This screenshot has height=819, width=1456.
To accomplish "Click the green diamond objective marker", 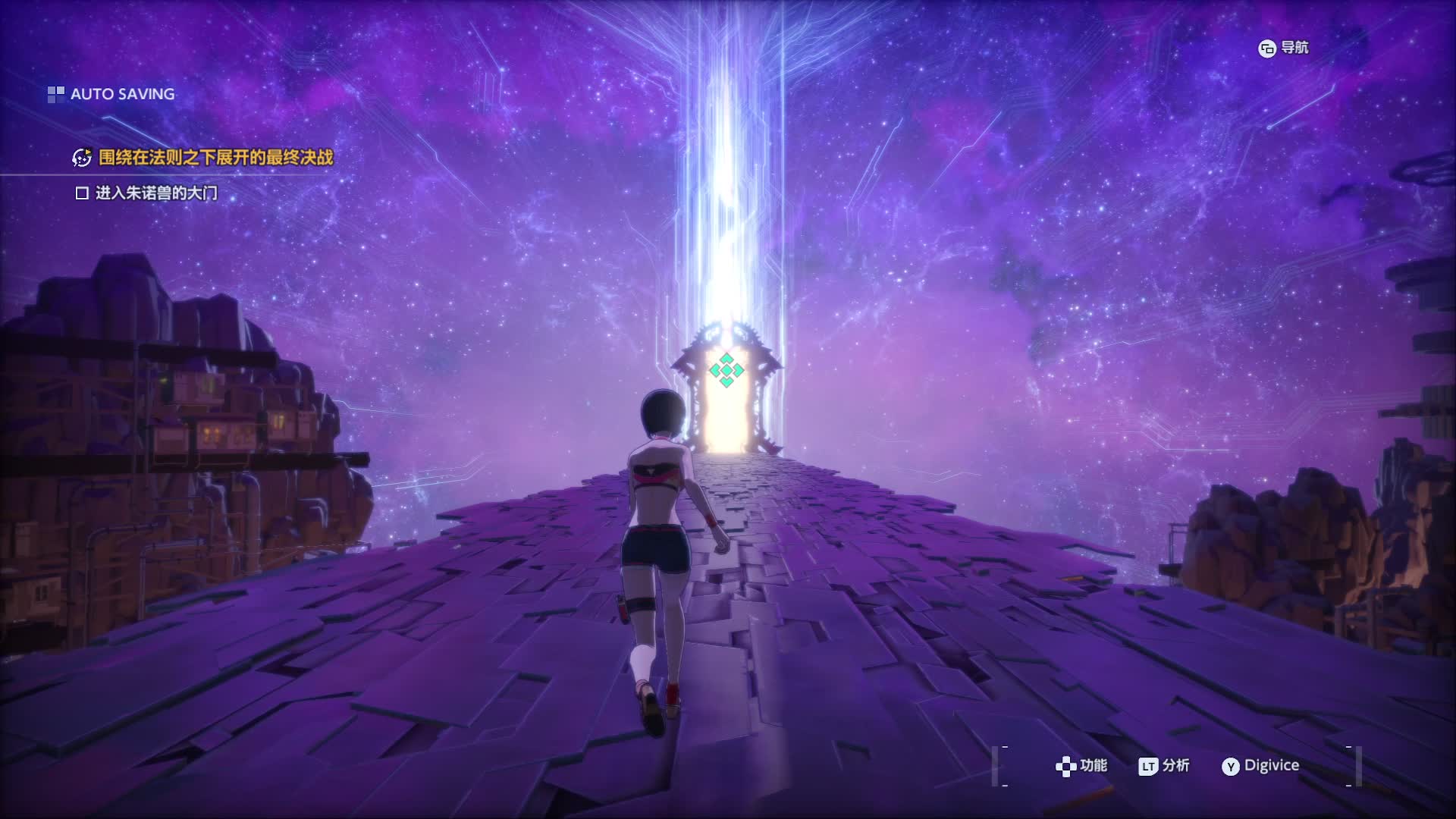I will (x=726, y=370).
